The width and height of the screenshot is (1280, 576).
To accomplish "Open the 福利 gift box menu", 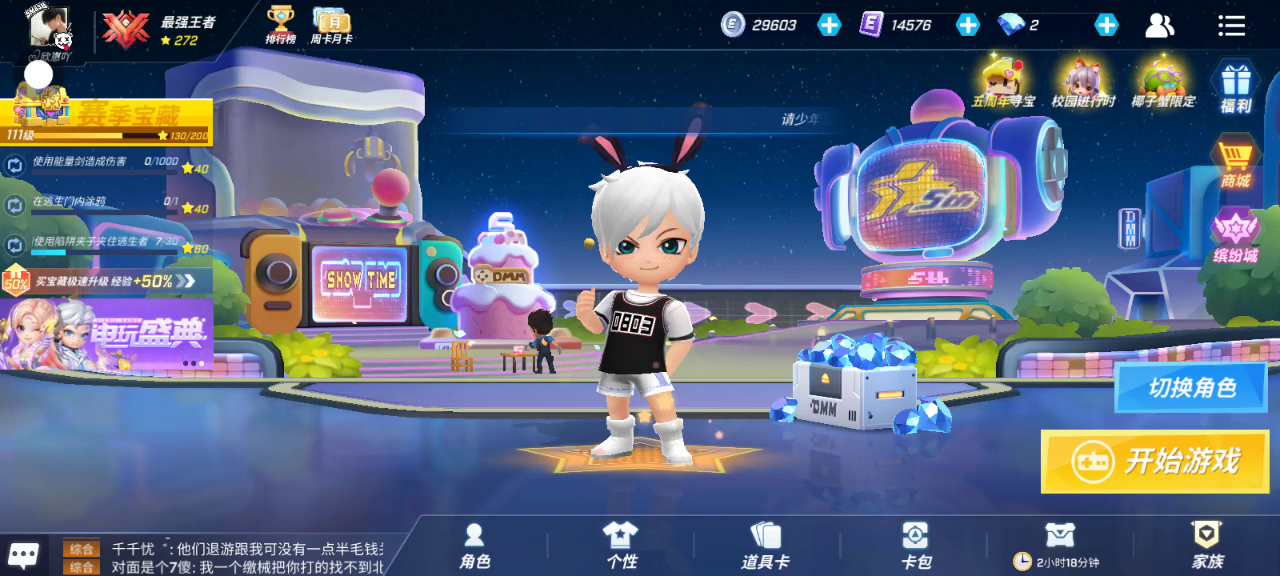I will 1236,86.
